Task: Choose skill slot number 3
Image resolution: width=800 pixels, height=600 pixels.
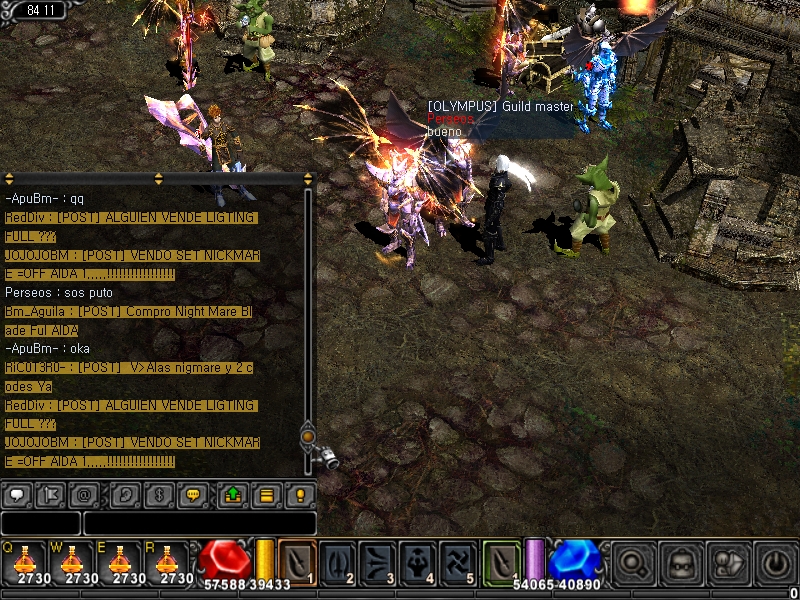Action: (379, 561)
